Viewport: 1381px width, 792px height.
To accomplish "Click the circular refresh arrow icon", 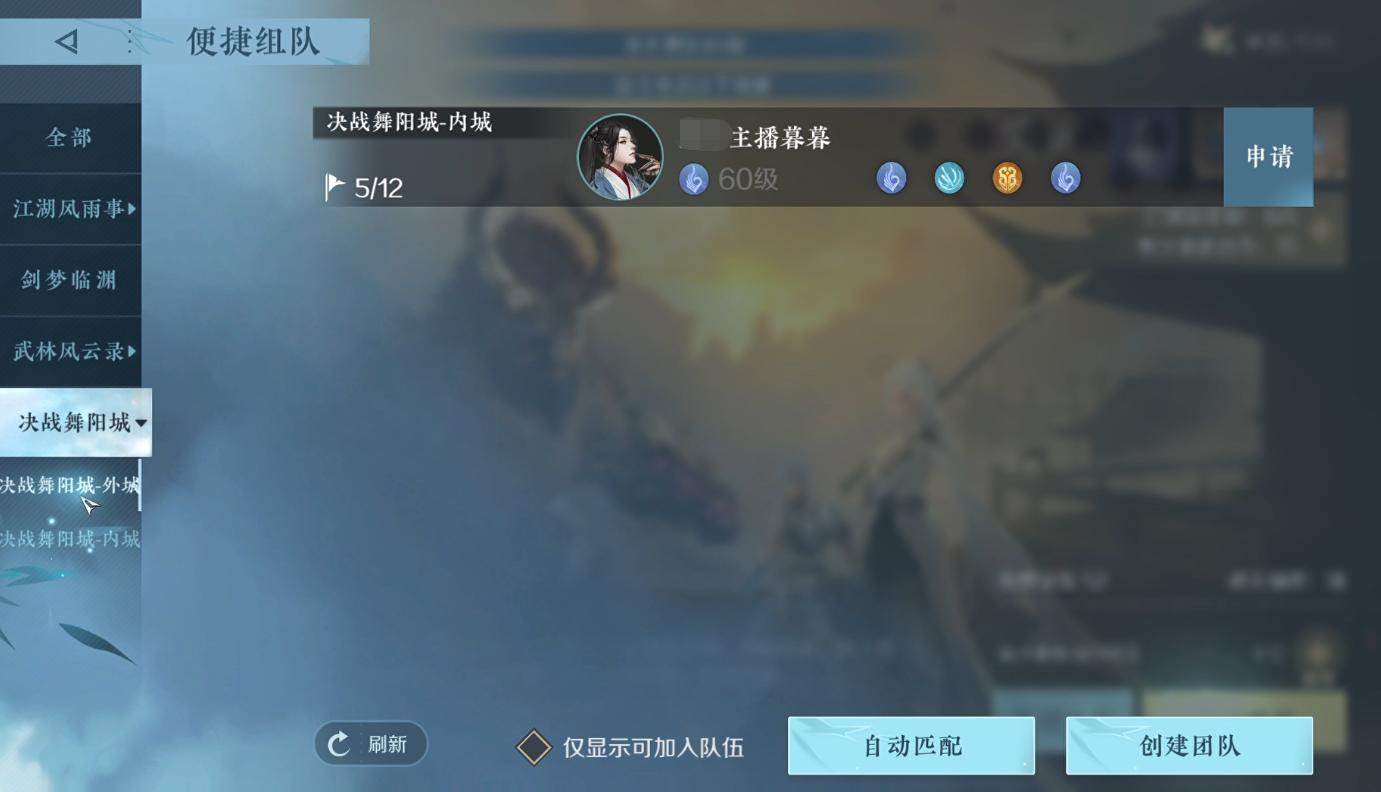I will coord(340,743).
